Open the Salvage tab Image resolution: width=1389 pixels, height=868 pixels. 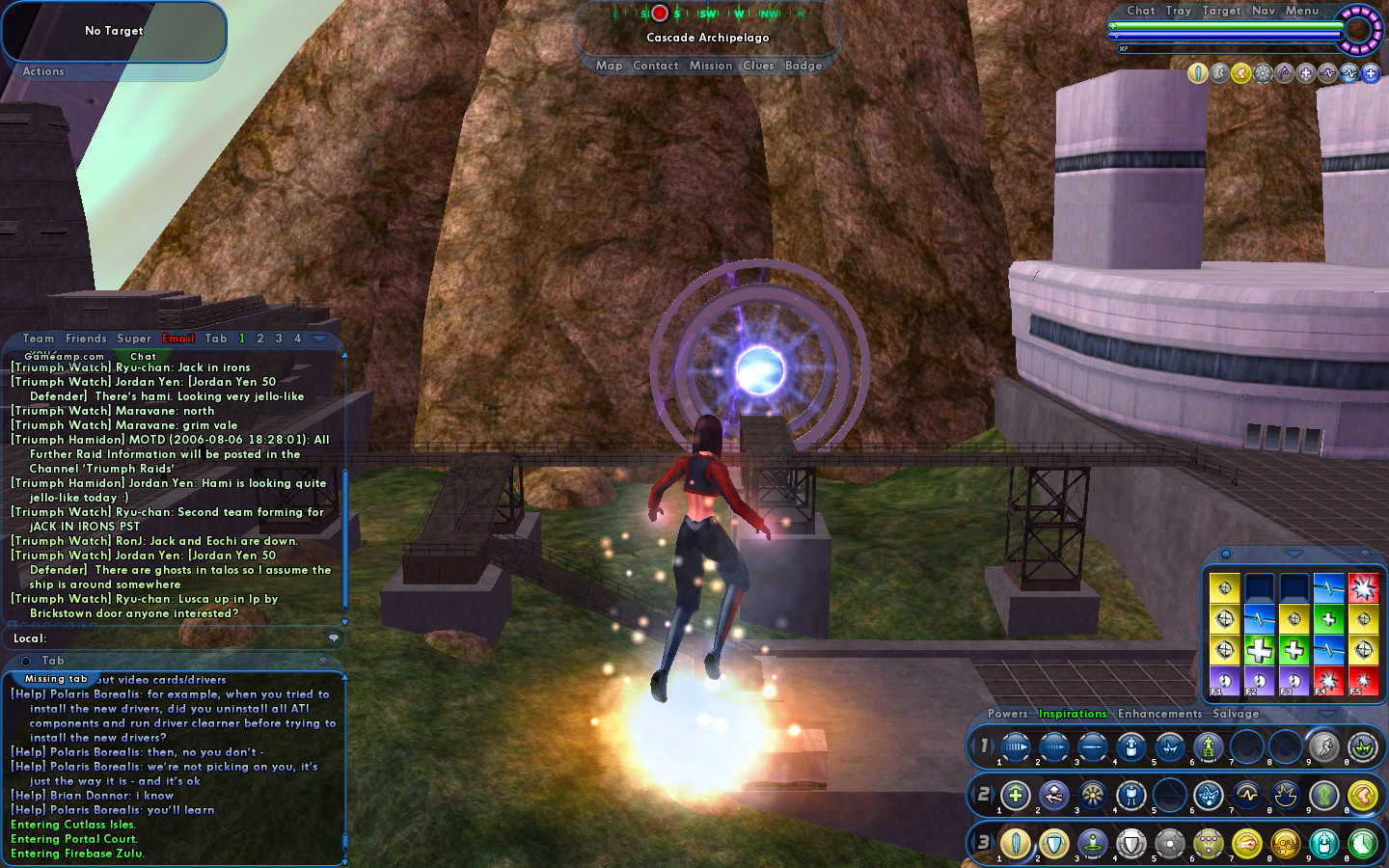tap(1236, 714)
